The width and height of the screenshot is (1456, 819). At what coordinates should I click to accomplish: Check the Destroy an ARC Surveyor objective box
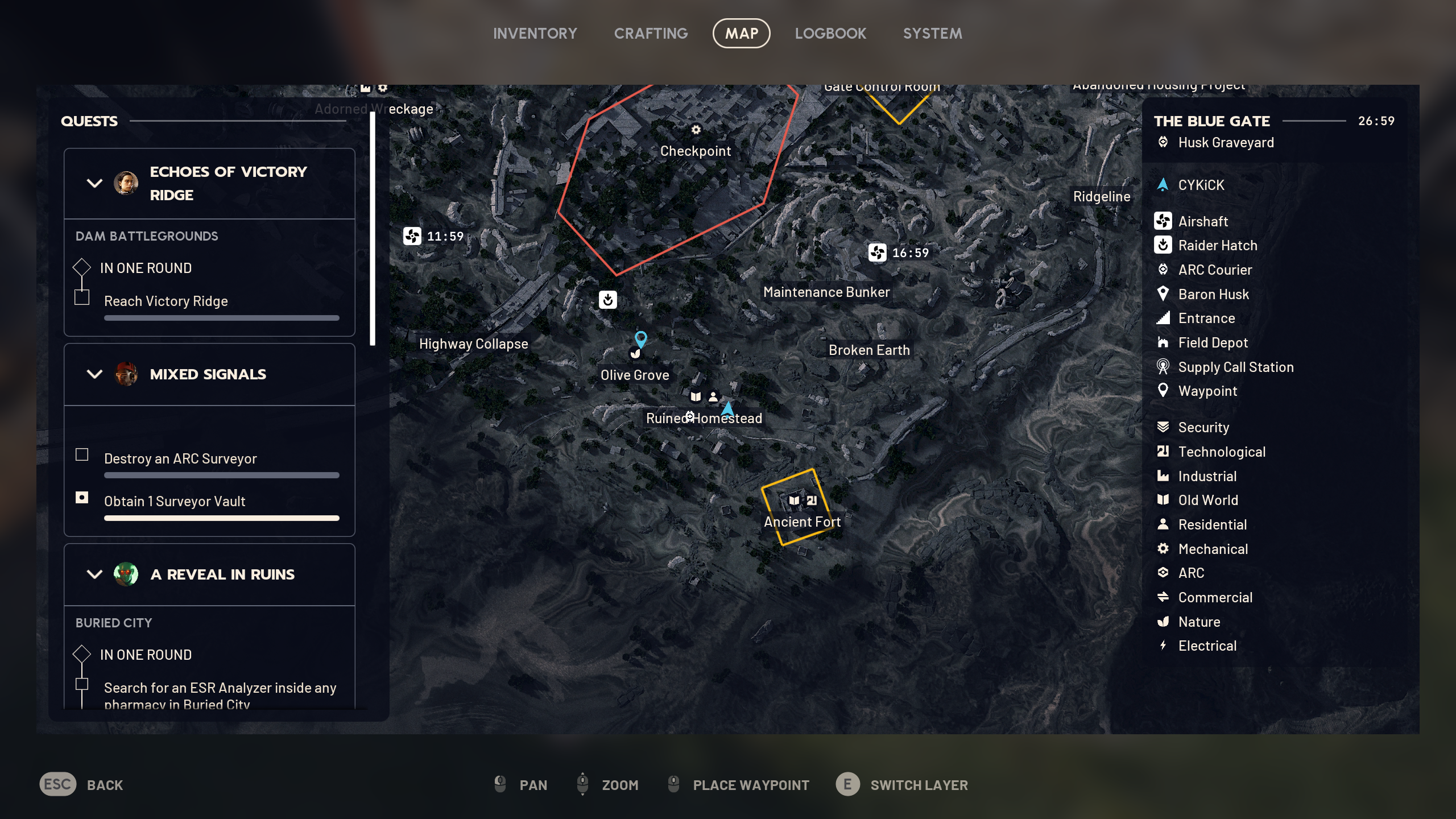82,455
